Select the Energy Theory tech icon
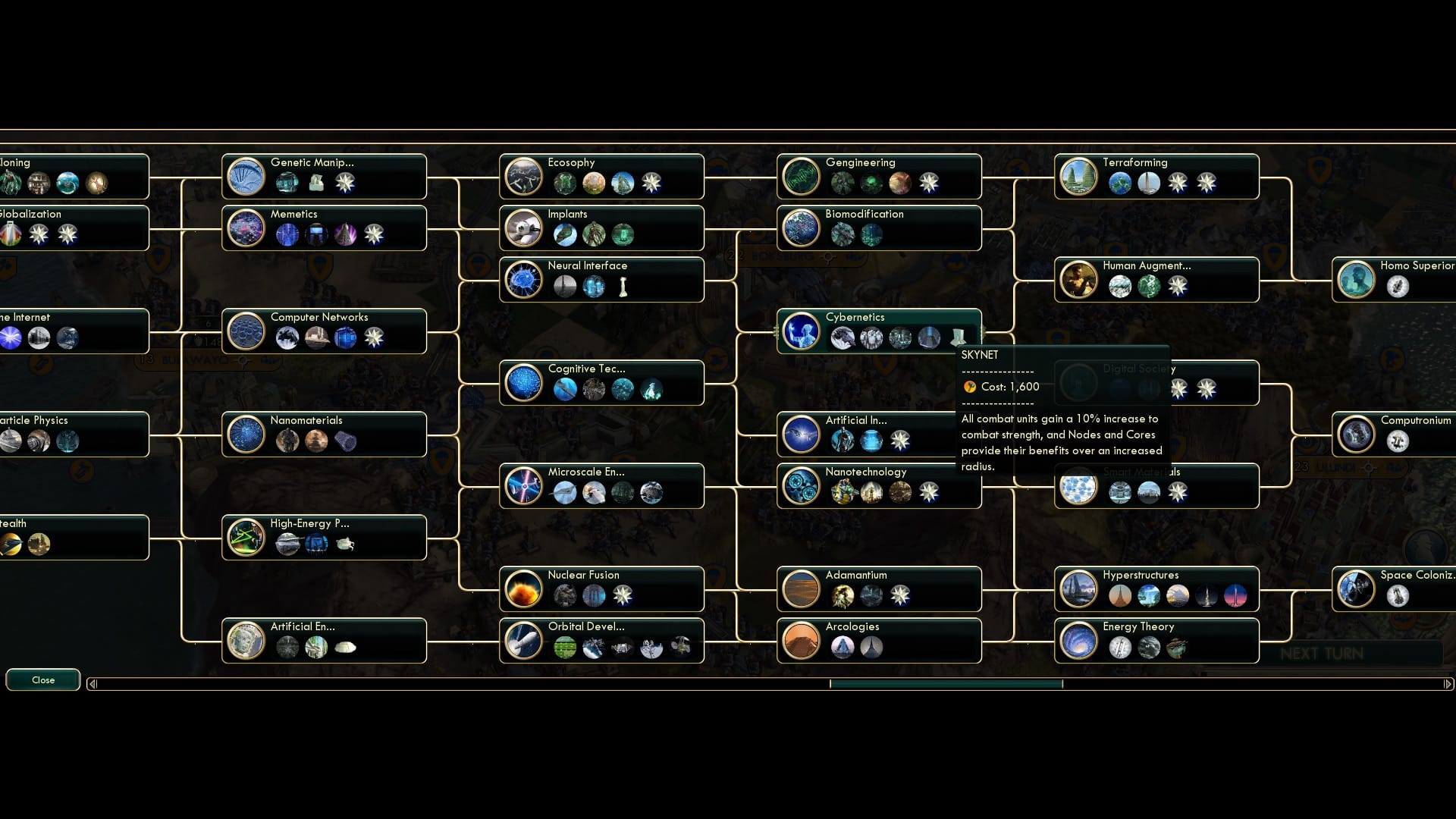1456x819 pixels. coord(1079,640)
